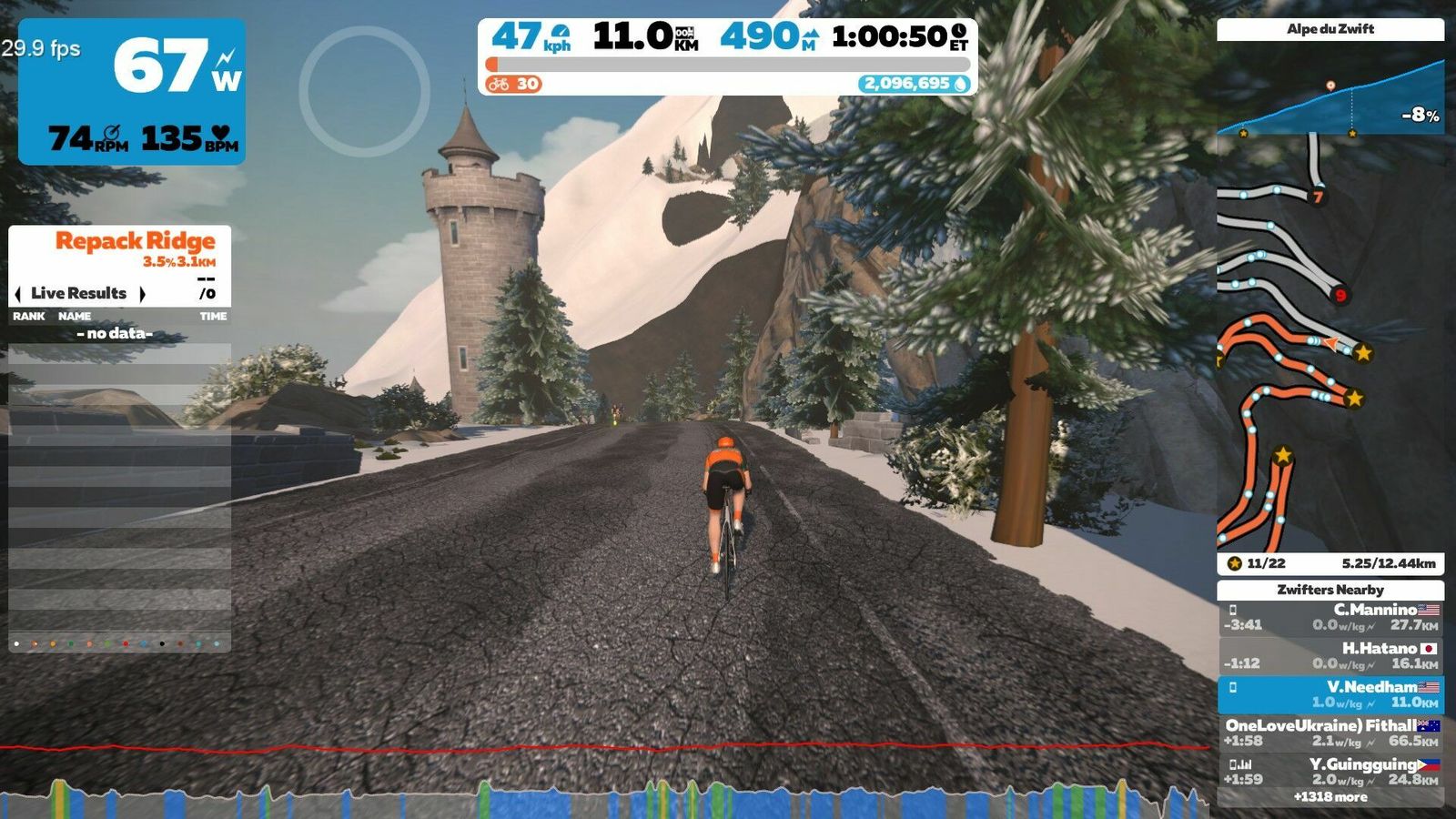Screen dimensions: 1456x819
Task: Click the right arrow beside Live Results
Action: 142,294
